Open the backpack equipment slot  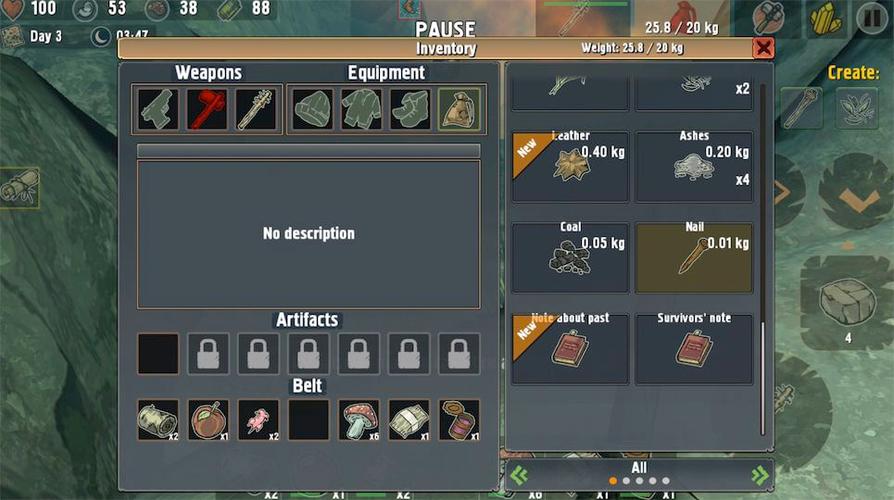click(x=459, y=109)
